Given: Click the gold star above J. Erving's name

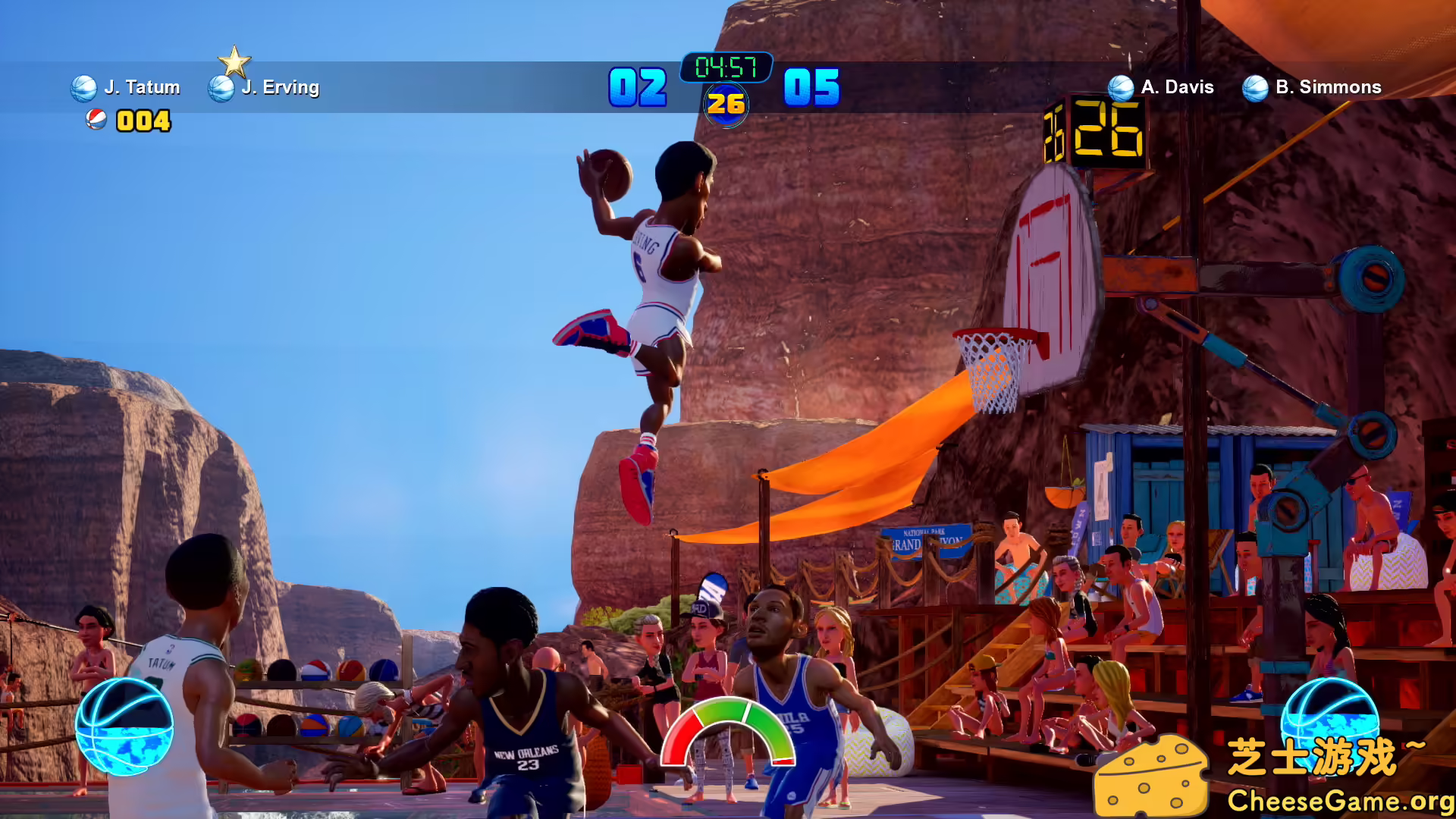Looking at the screenshot, I should point(235,61).
